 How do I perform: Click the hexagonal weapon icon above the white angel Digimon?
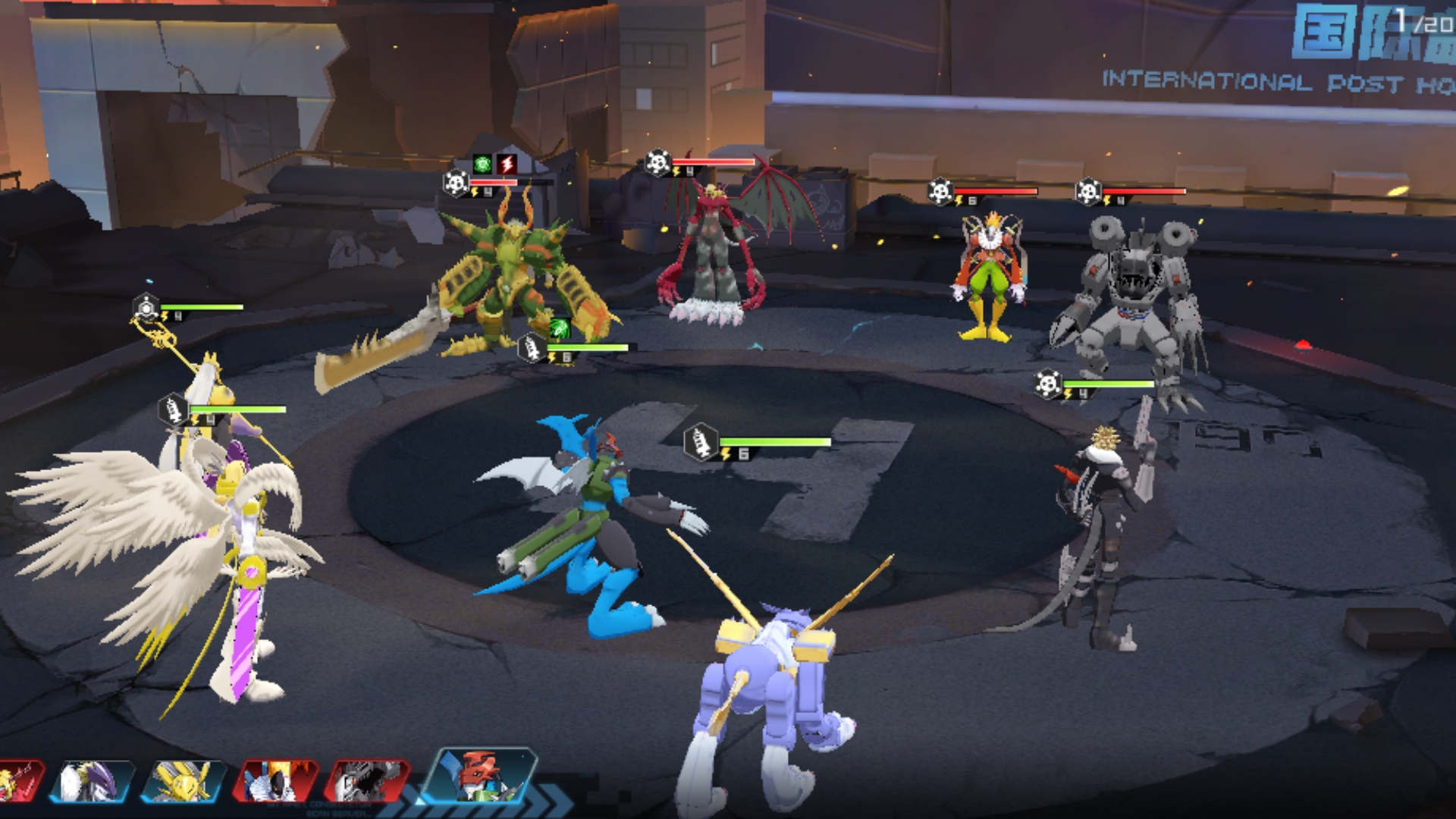click(x=146, y=306)
